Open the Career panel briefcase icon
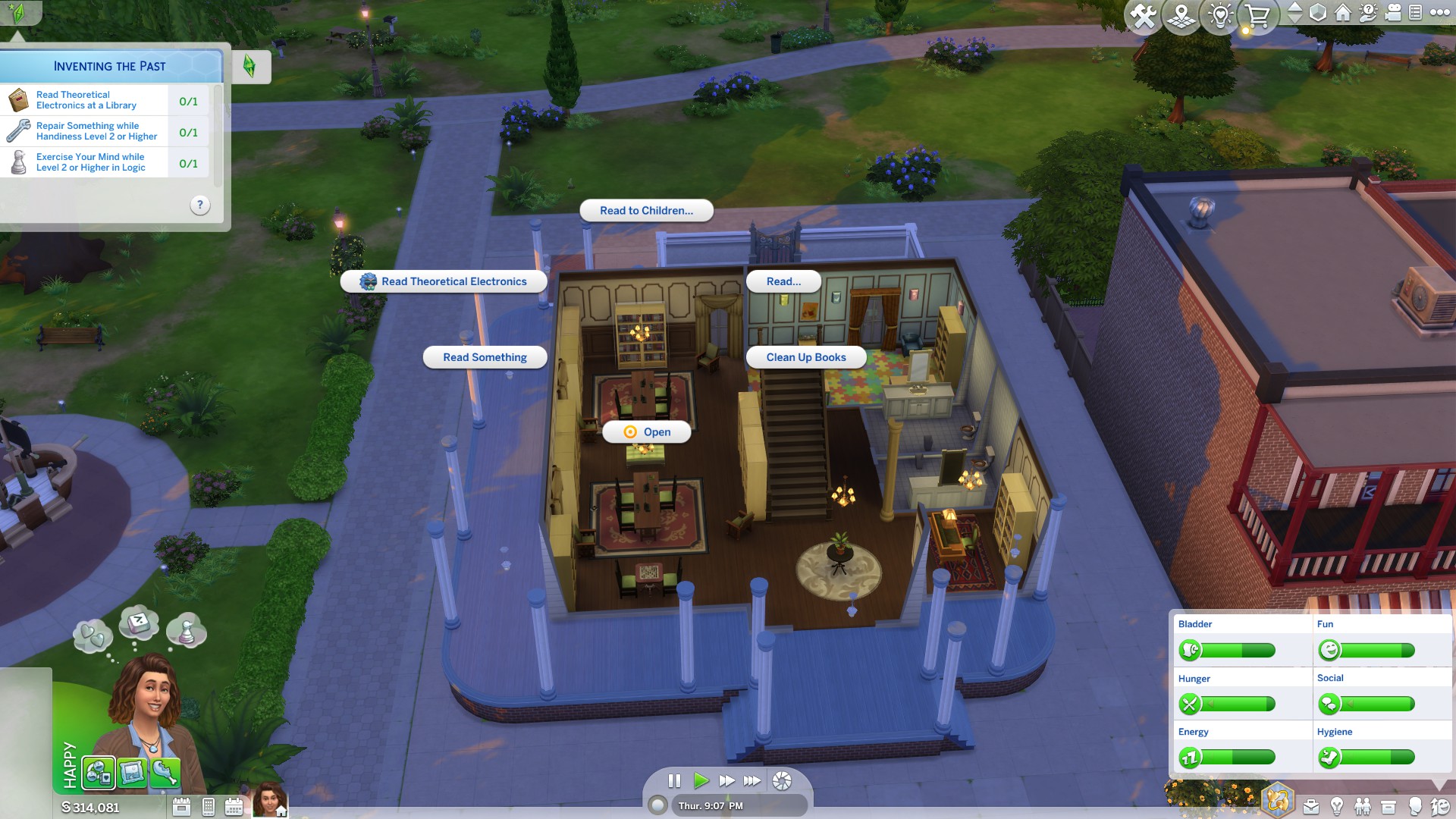 pyautogui.click(x=1310, y=805)
